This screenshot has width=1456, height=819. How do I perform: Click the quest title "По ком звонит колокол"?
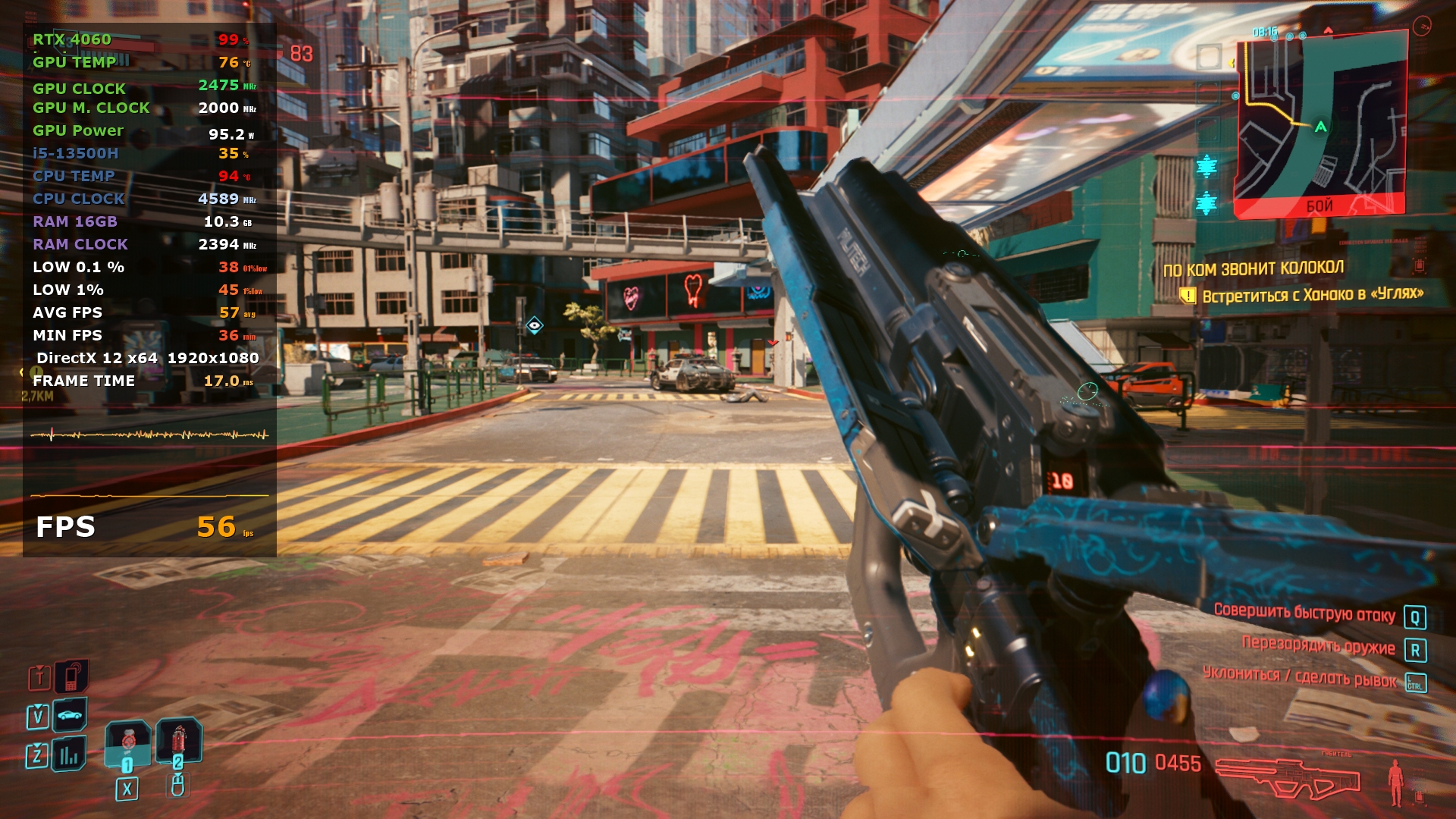pos(1253,268)
